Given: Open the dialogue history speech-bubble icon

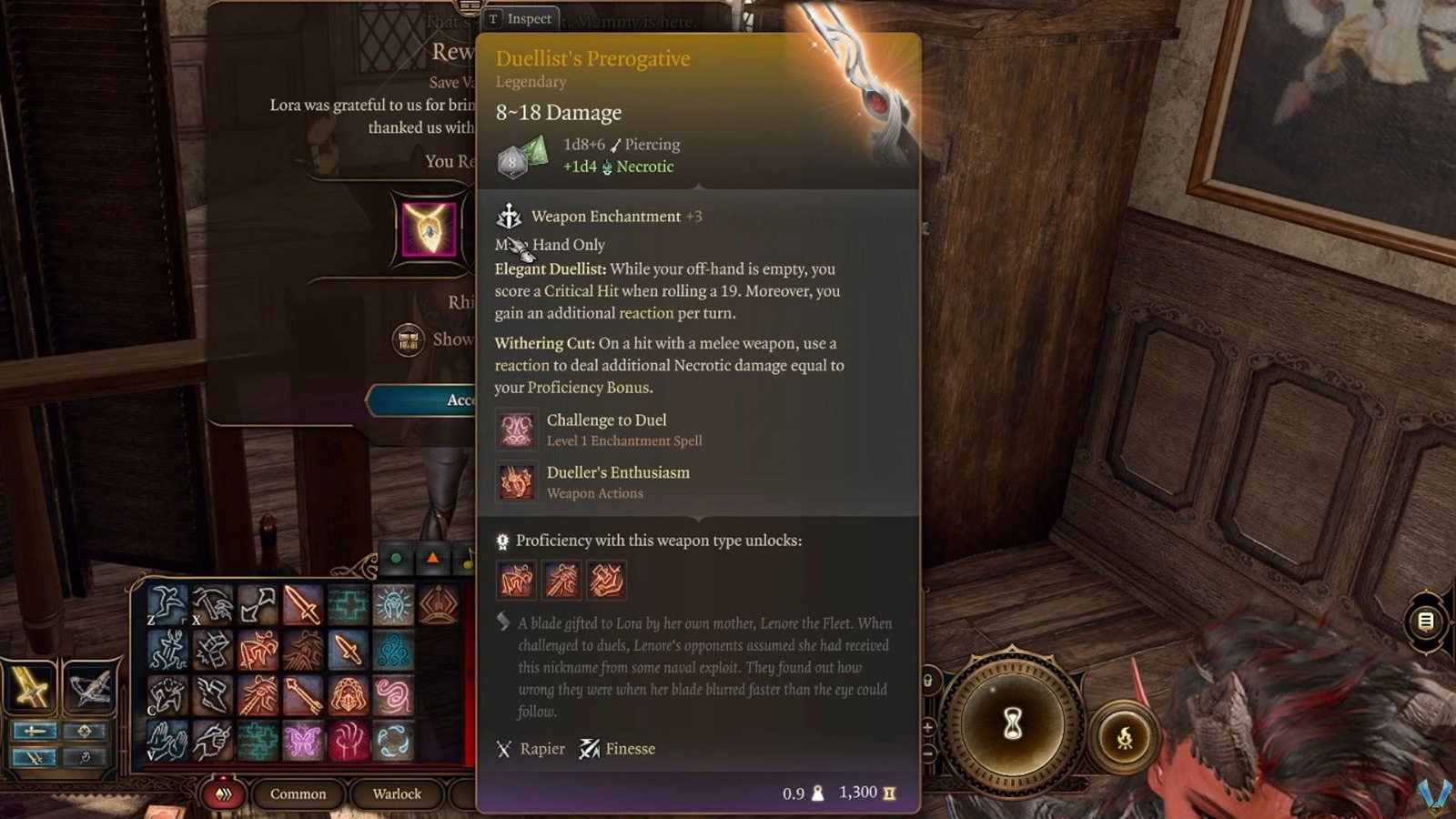Looking at the screenshot, I should point(1424,620).
